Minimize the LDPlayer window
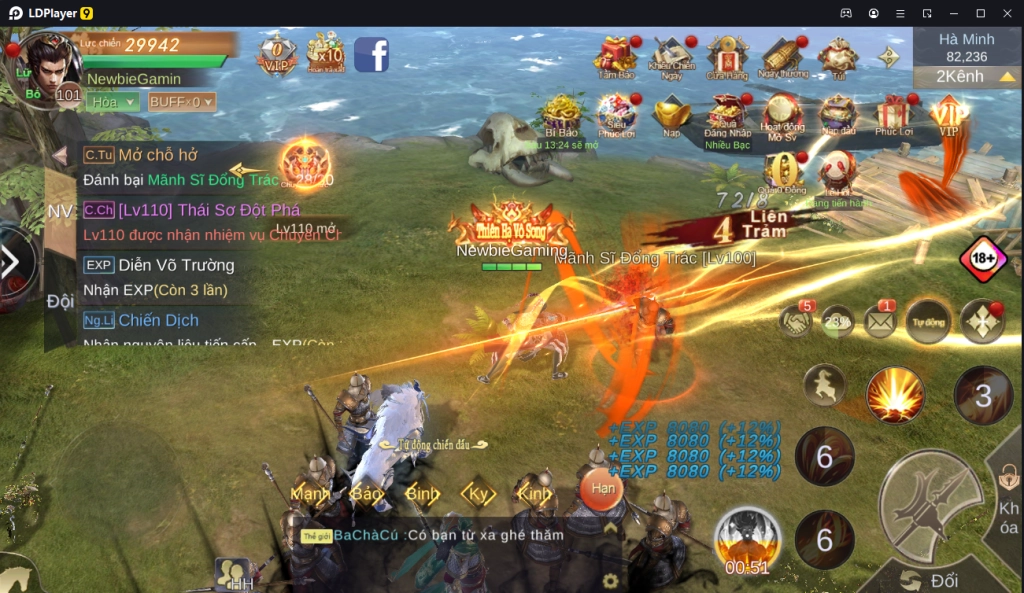Viewport: 1024px width, 593px height. click(x=953, y=13)
